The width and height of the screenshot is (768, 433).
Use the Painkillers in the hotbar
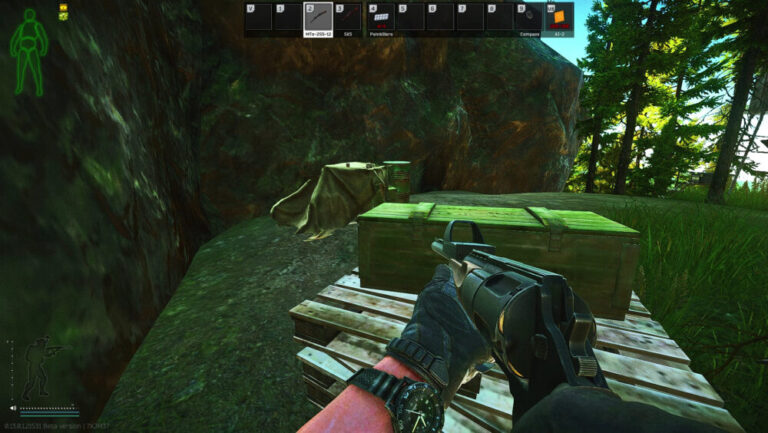tap(380, 18)
